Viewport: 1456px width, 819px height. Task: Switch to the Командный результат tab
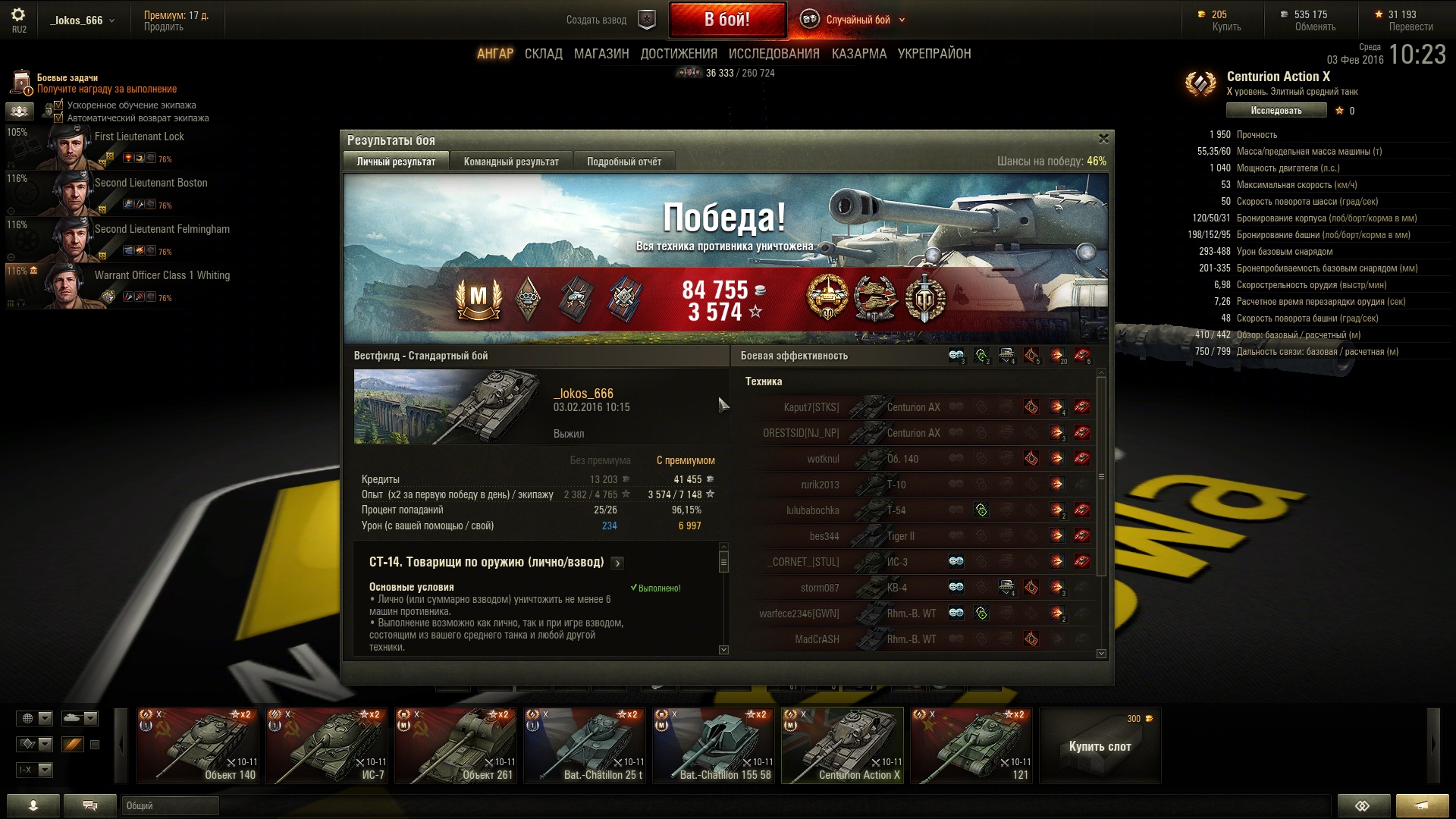[x=511, y=162]
